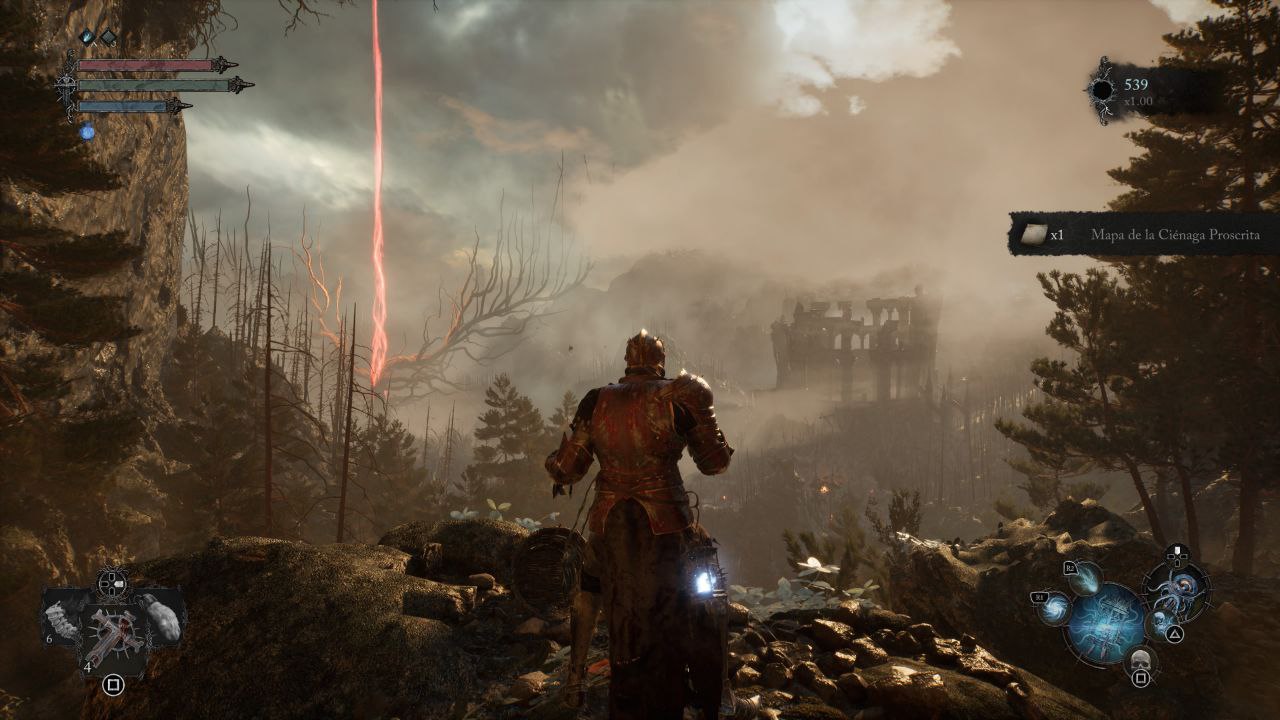This screenshot has width=1280, height=720.
Task: Select the spine-shaped item with count 6
Action: [62, 622]
